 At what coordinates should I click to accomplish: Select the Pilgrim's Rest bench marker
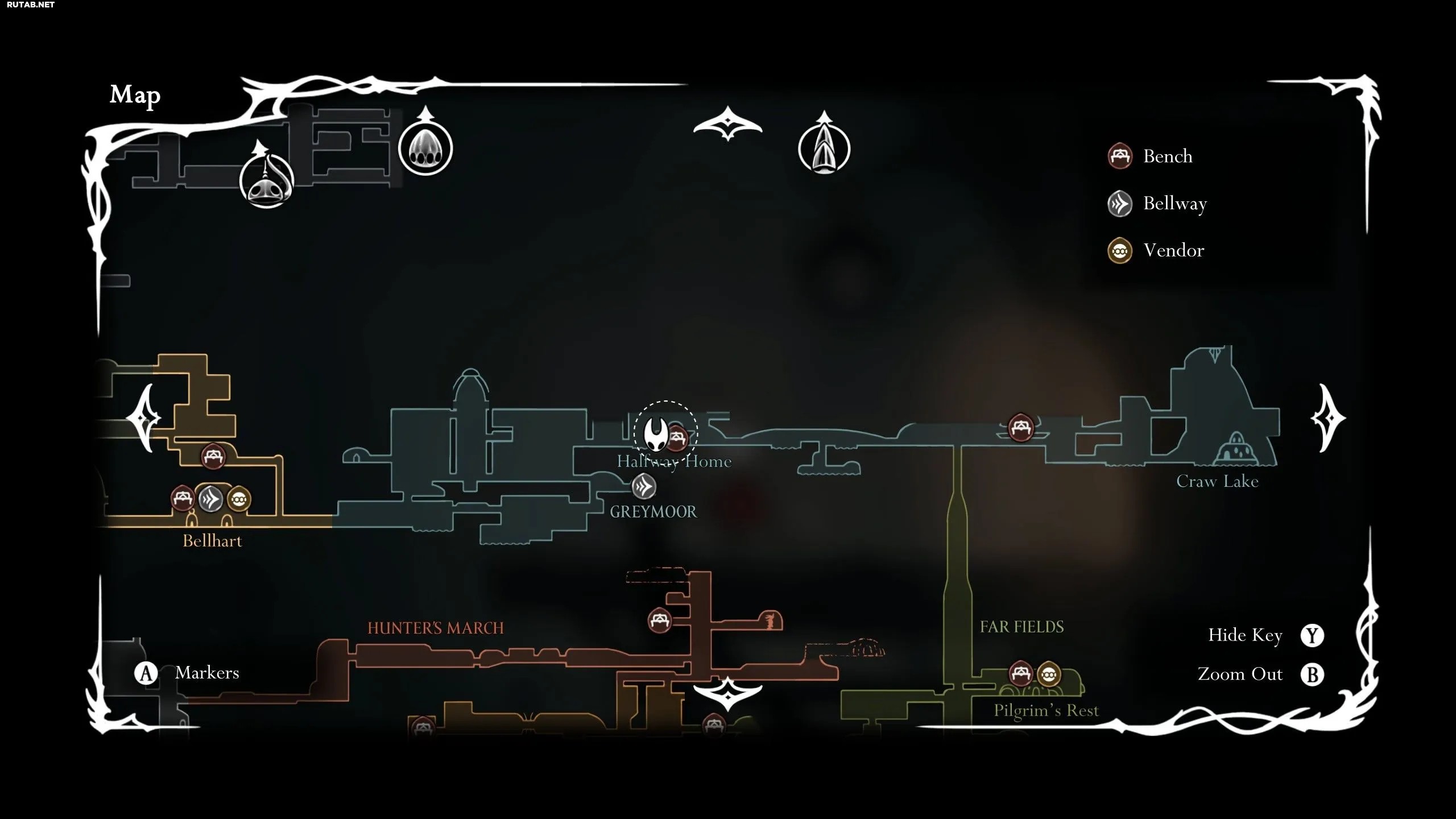pos(1020,675)
